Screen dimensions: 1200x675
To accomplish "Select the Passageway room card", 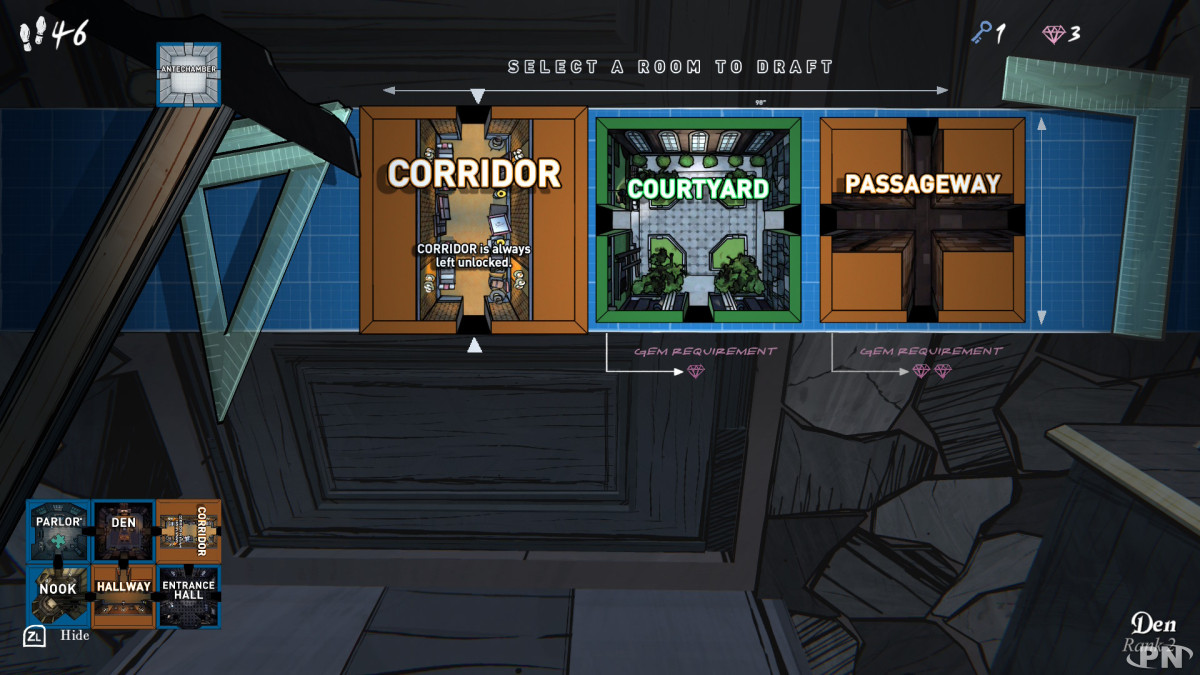I will (922, 220).
